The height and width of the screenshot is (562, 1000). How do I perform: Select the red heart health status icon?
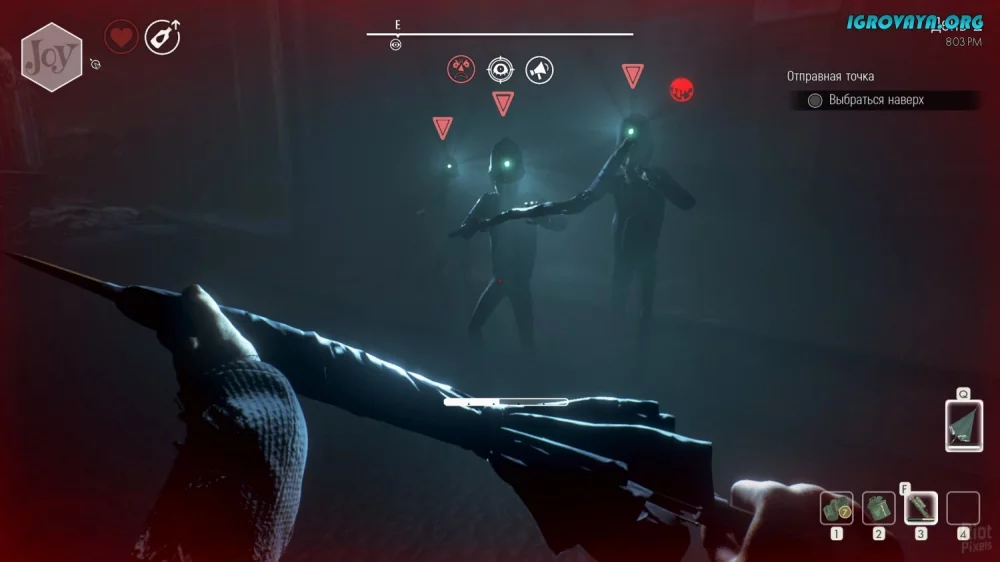(121, 38)
